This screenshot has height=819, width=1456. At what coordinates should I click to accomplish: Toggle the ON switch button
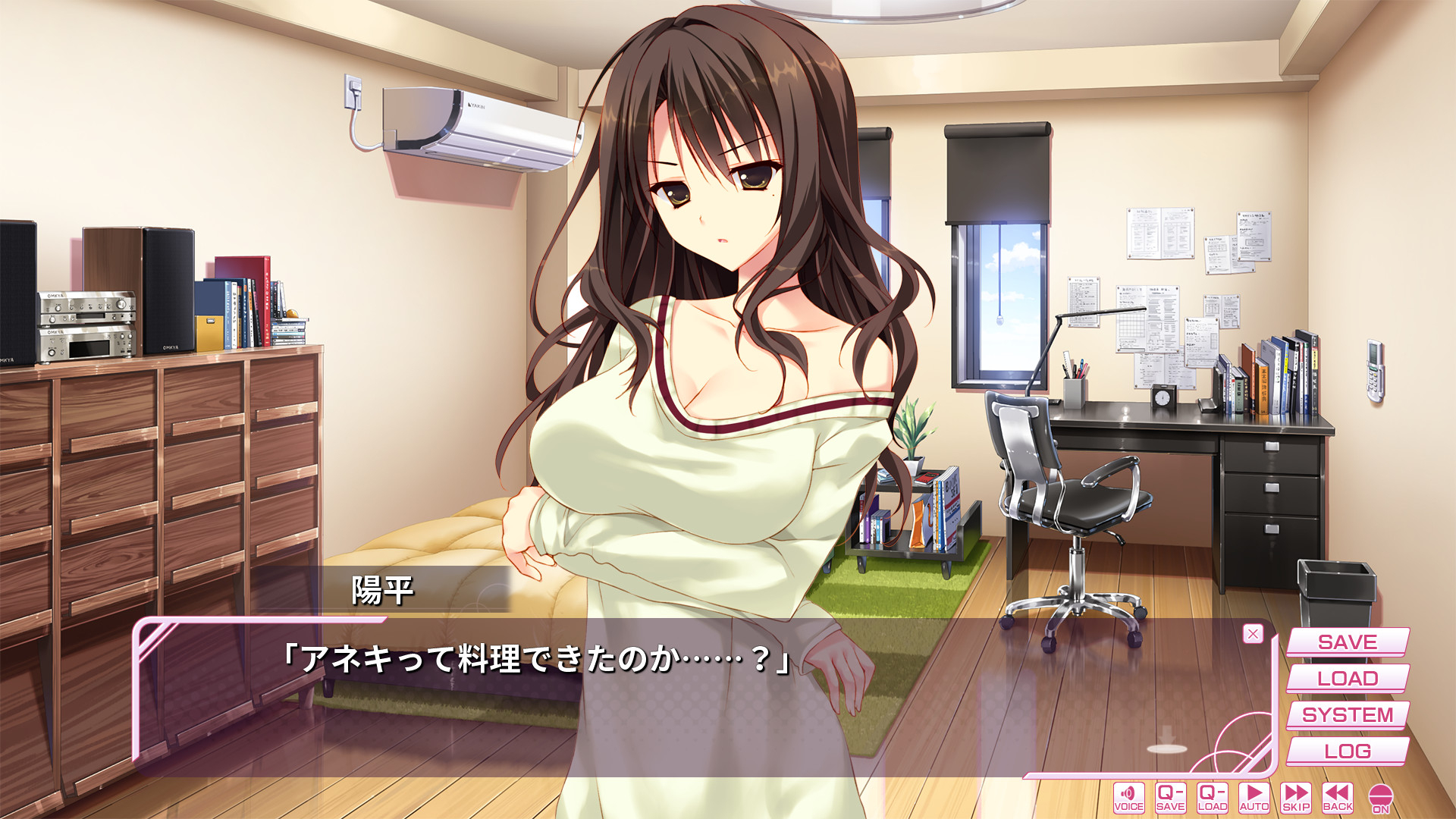pyautogui.click(x=1381, y=799)
